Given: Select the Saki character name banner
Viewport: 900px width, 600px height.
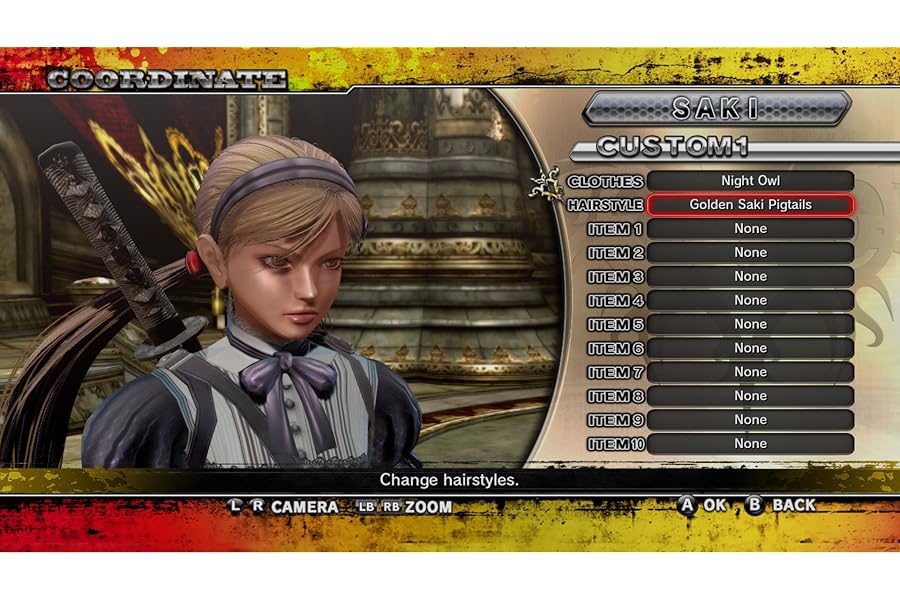Looking at the screenshot, I should point(716,108).
